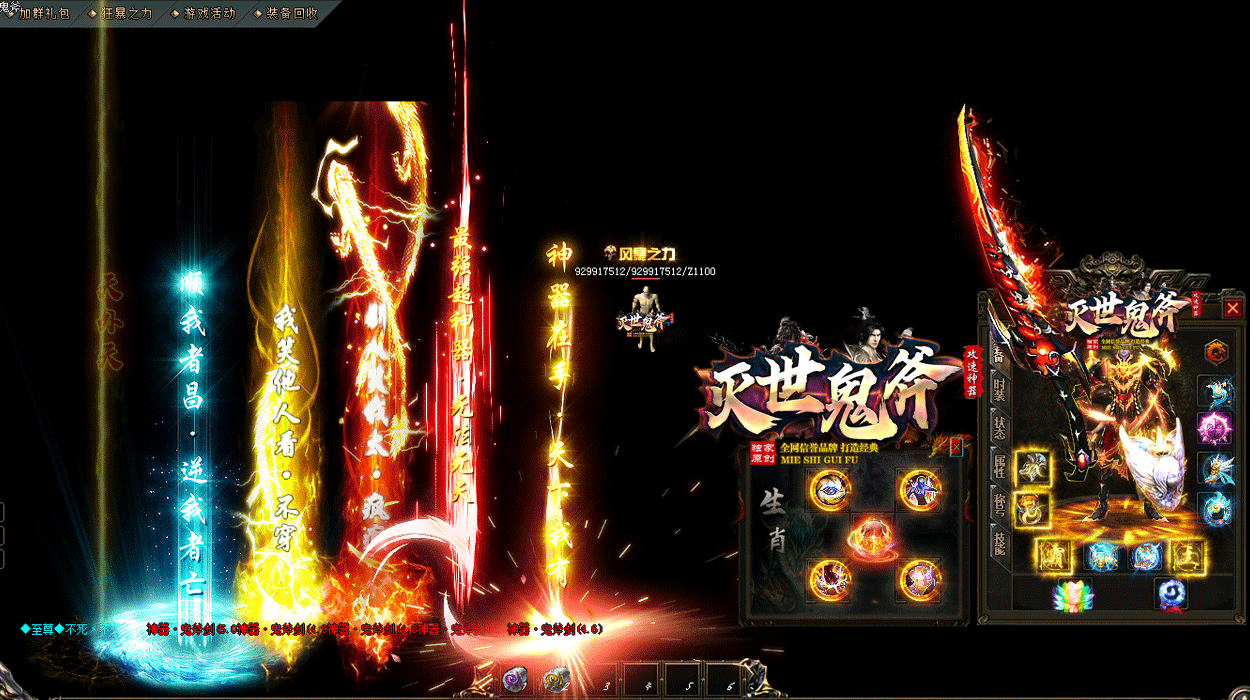This screenshot has width=1250, height=700.
Task: Open the 加群礼包 gift pack menu
Action: click(x=42, y=14)
